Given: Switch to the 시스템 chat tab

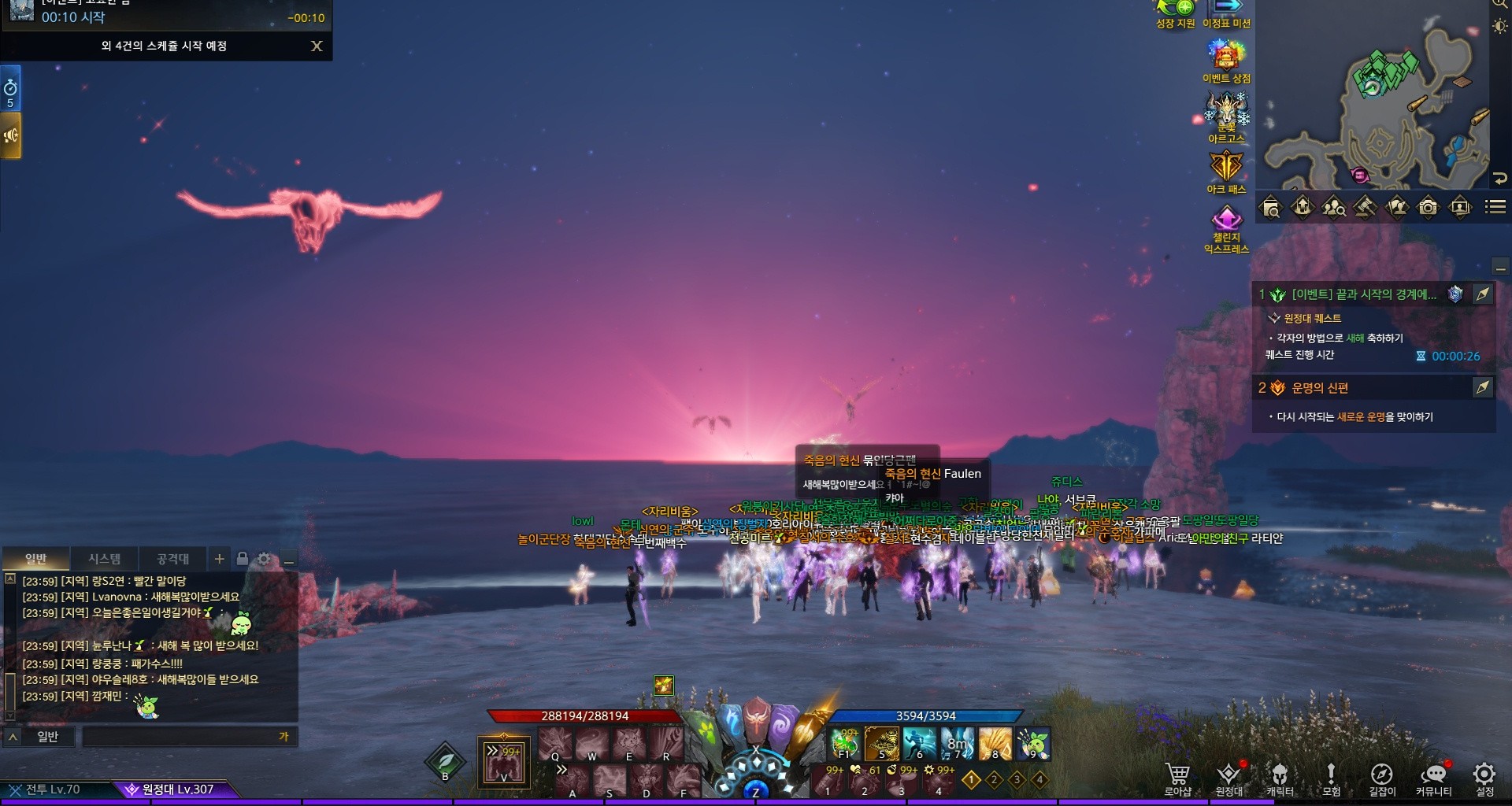Looking at the screenshot, I should click(104, 559).
